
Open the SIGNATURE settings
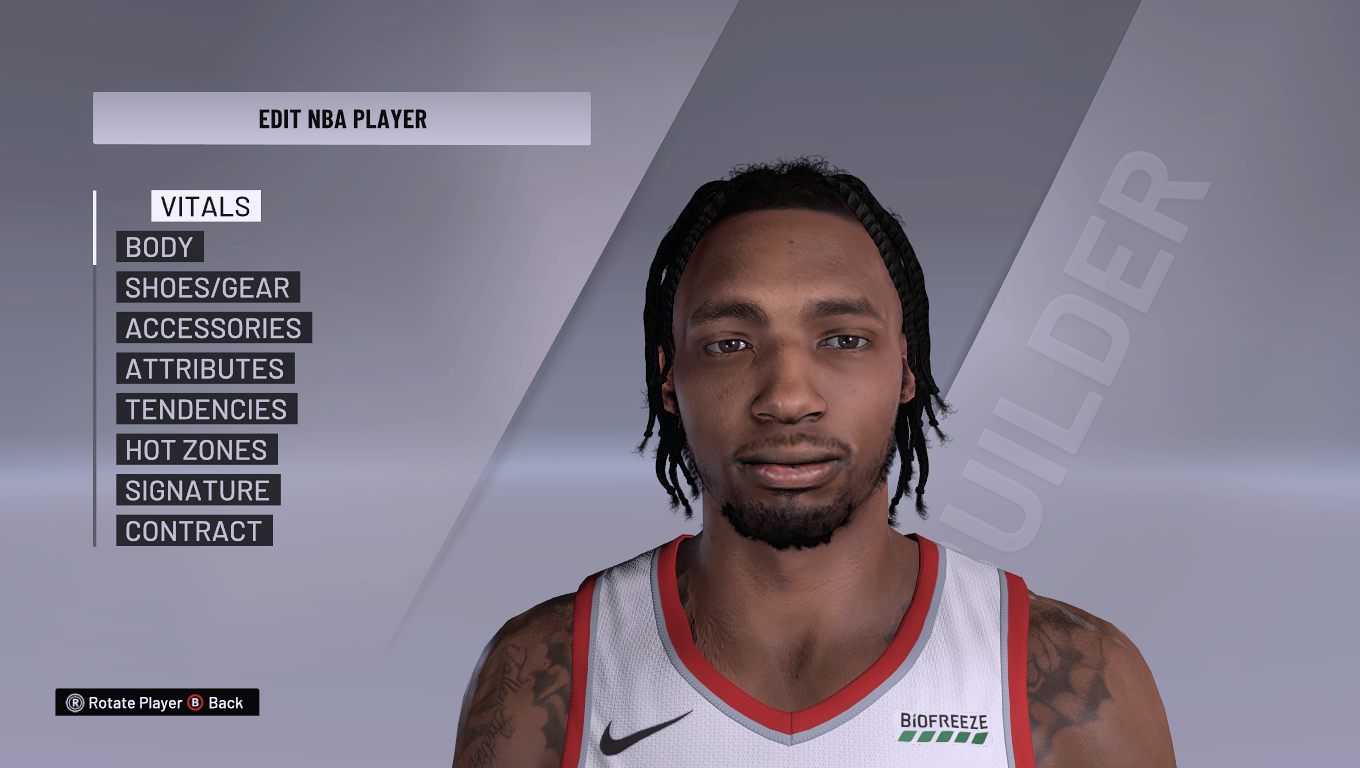click(x=196, y=490)
